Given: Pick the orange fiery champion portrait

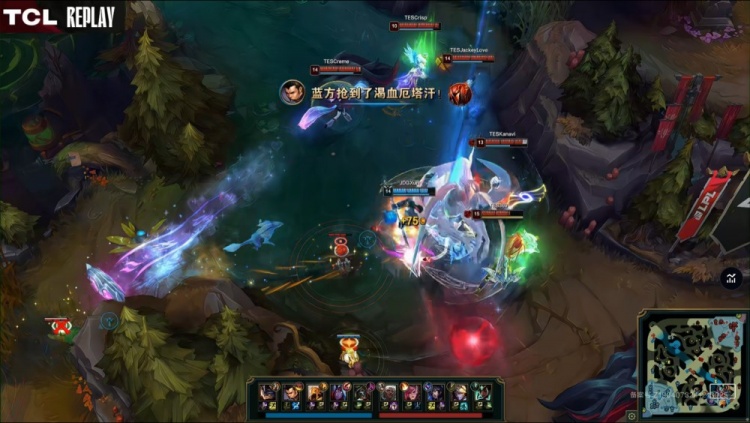Looking at the screenshot, I should tap(313, 391).
